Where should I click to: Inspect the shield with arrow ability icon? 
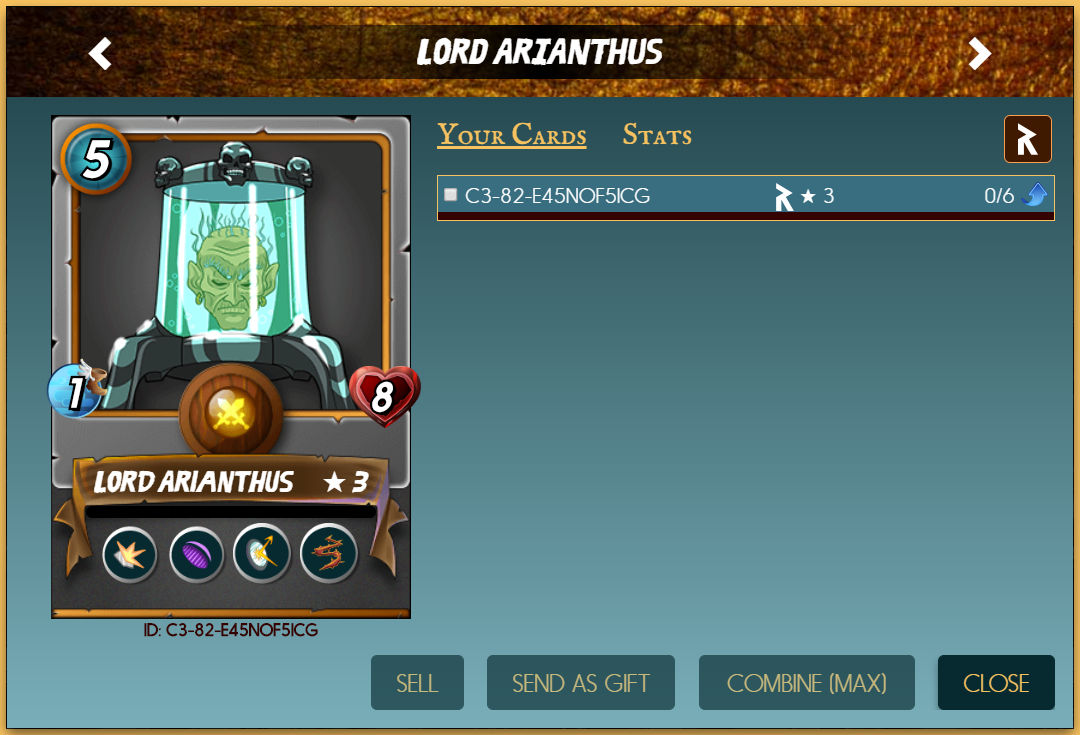[x=262, y=554]
